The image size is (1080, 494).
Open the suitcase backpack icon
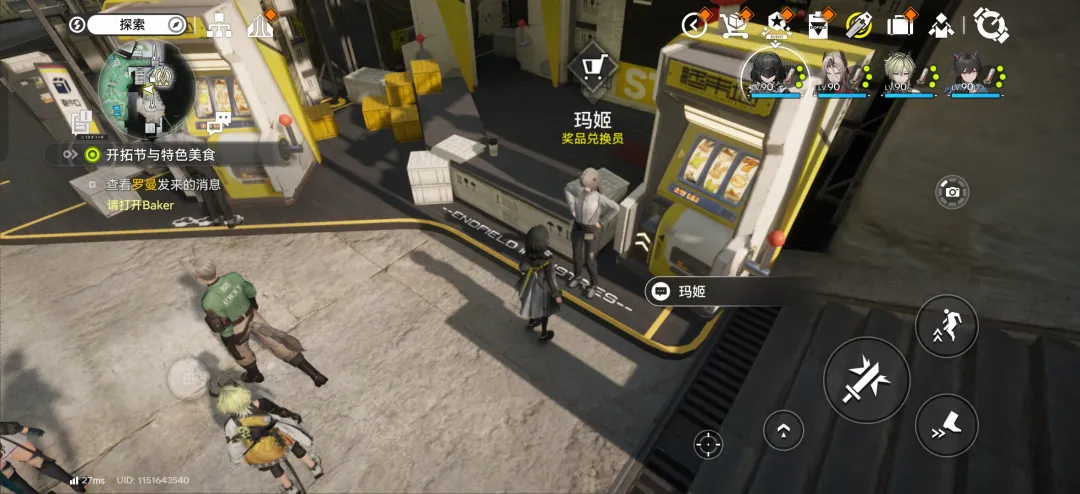(x=901, y=24)
